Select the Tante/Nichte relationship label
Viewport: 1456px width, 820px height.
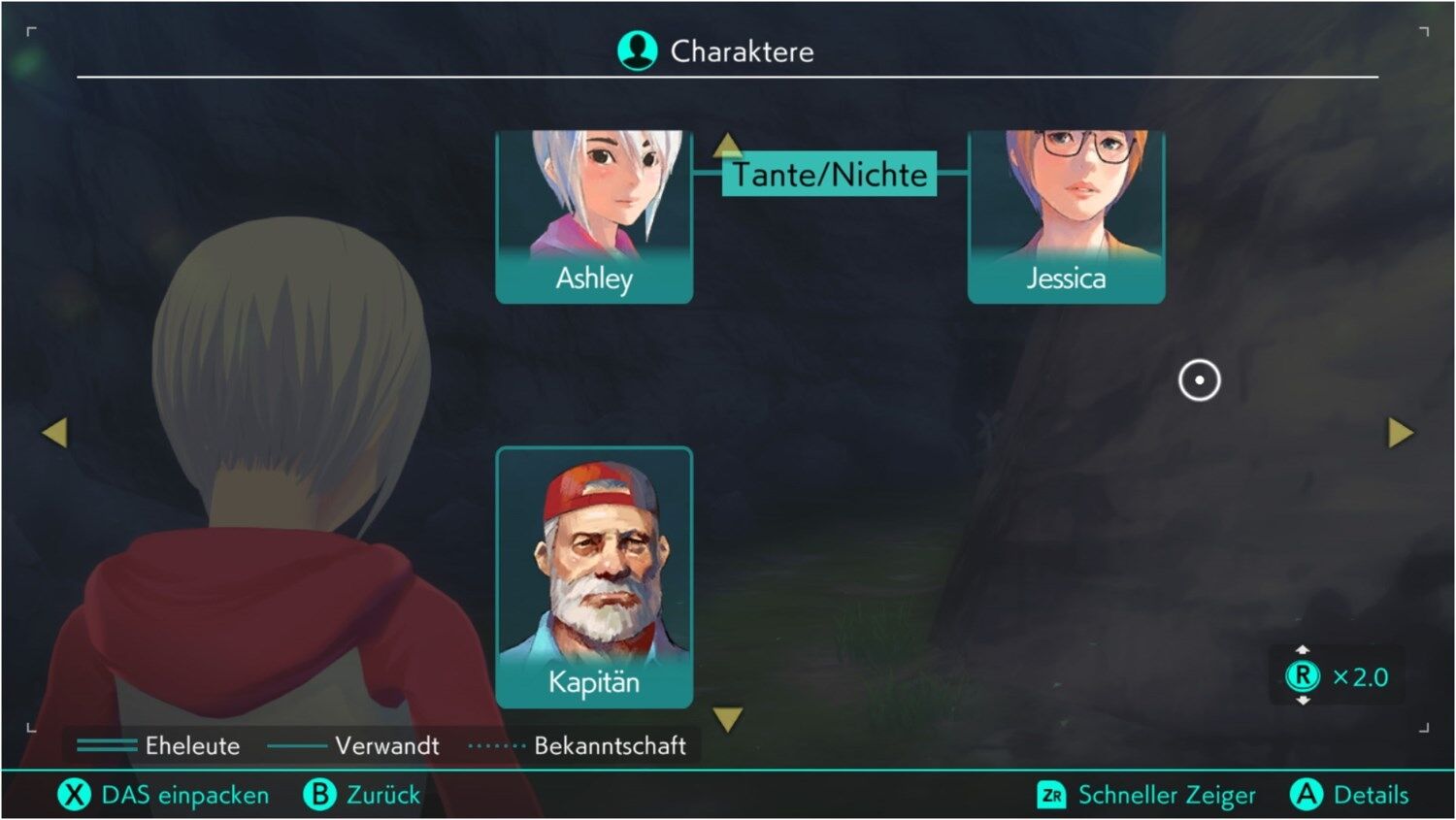tap(829, 175)
